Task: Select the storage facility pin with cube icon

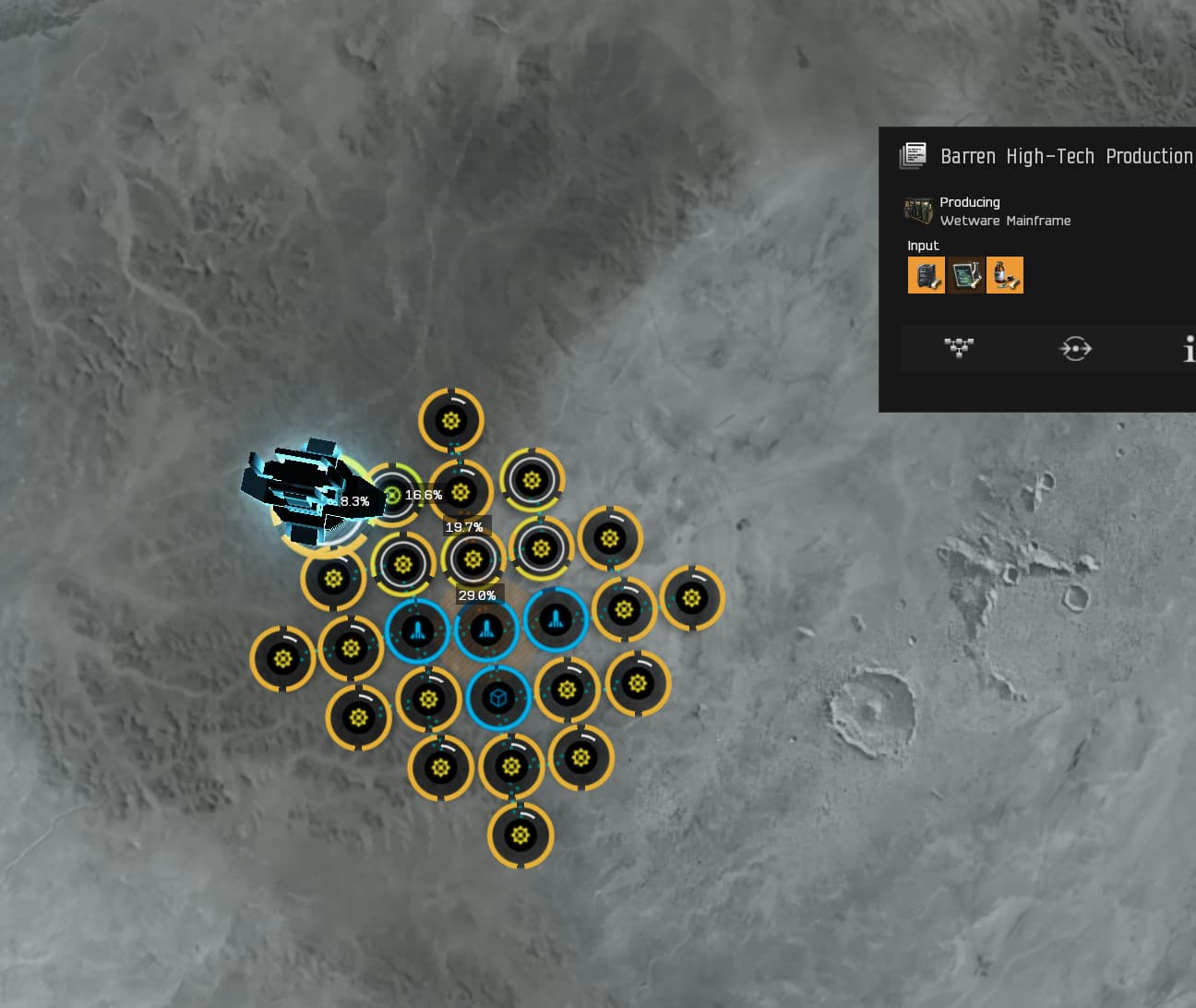Action: point(498,697)
